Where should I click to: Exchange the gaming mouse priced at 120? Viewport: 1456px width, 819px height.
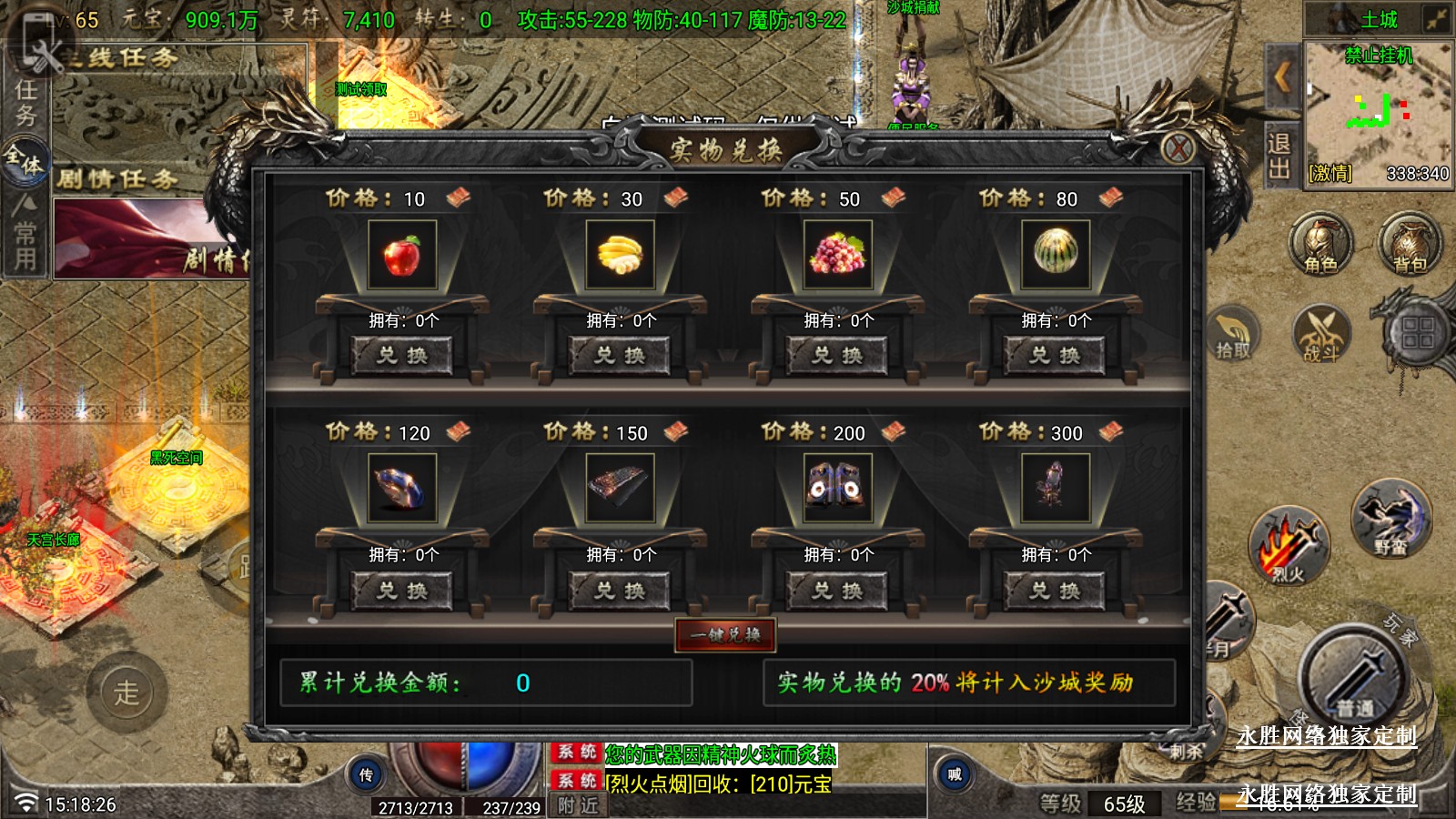(402, 591)
